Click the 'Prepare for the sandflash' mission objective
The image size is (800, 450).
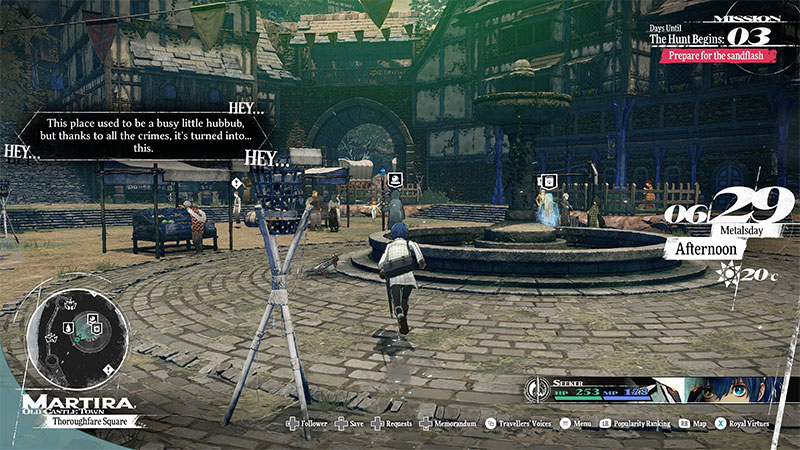pos(716,56)
